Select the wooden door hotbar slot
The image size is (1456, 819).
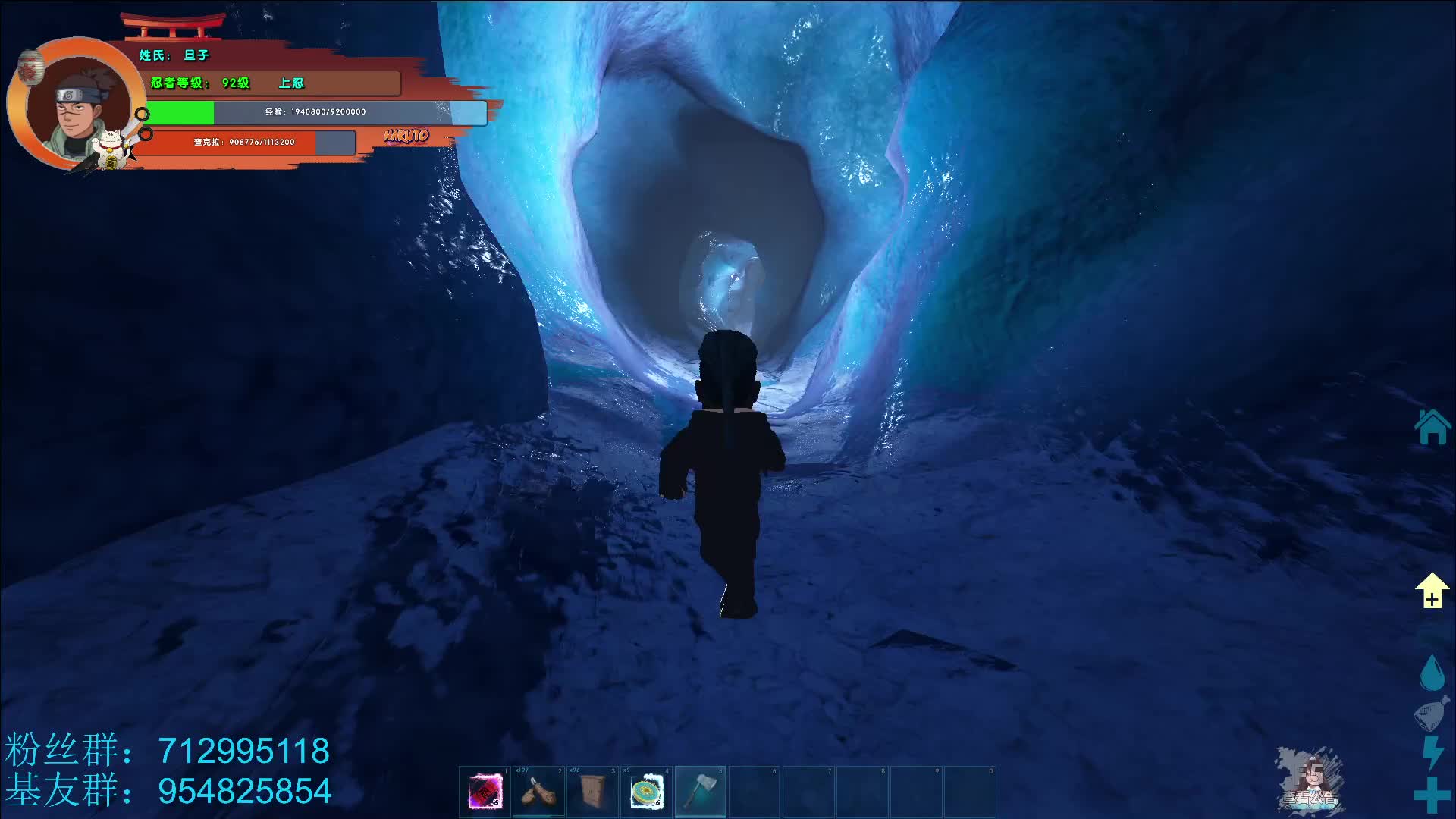click(x=592, y=792)
